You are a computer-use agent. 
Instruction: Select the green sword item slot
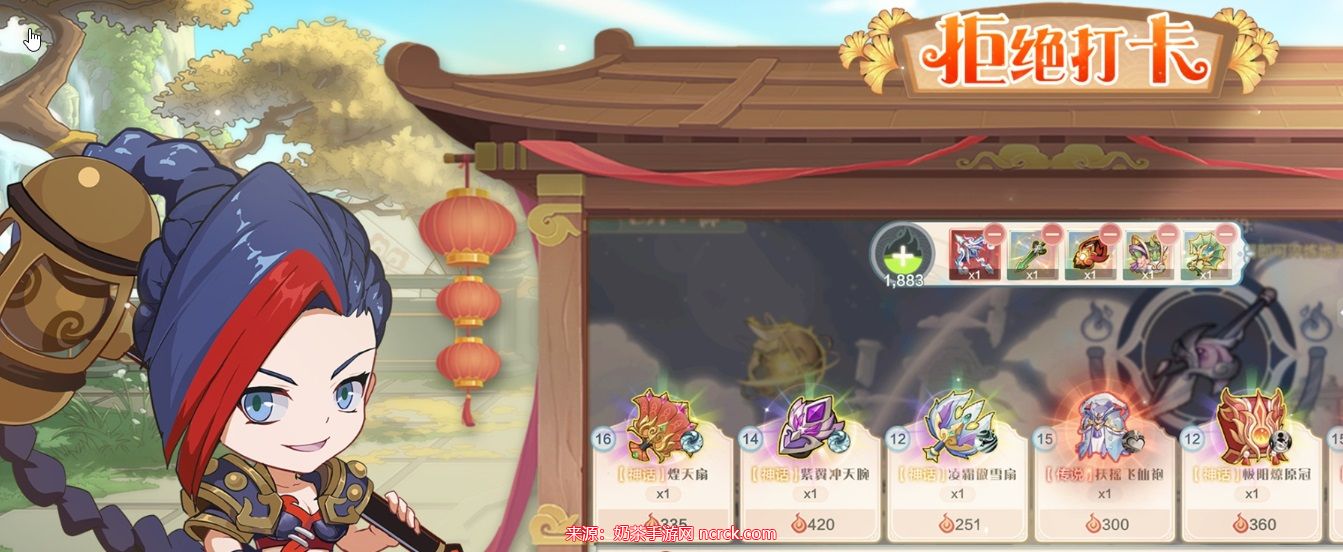click(x=1031, y=255)
